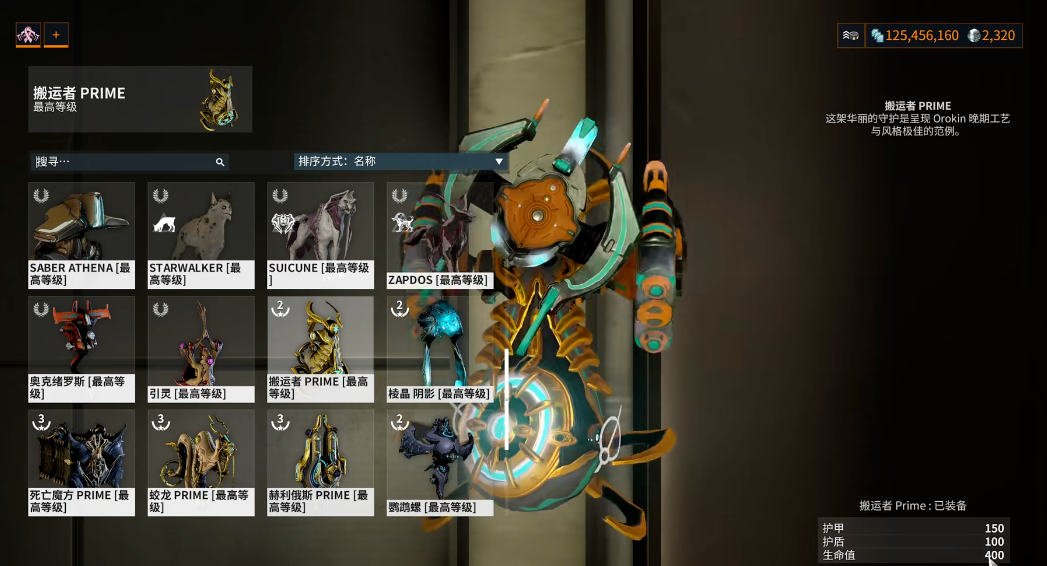The width and height of the screenshot is (1047, 566).
Task: Click the 搜寻 search field
Action: [x=125, y=162]
